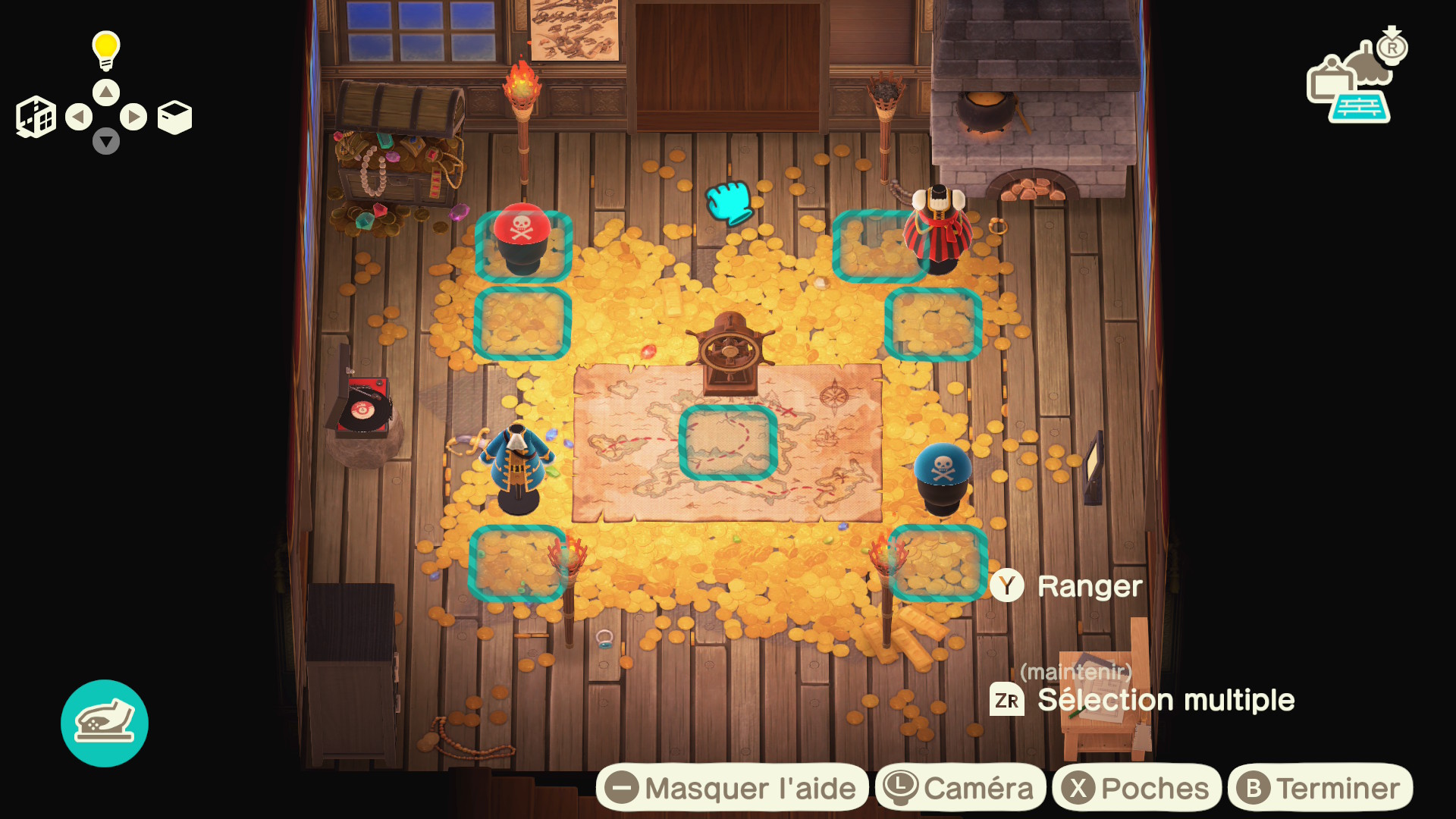Hide help with Masquer l'aide
The width and height of the screenshot is (1456, 819).
point(733,788)
